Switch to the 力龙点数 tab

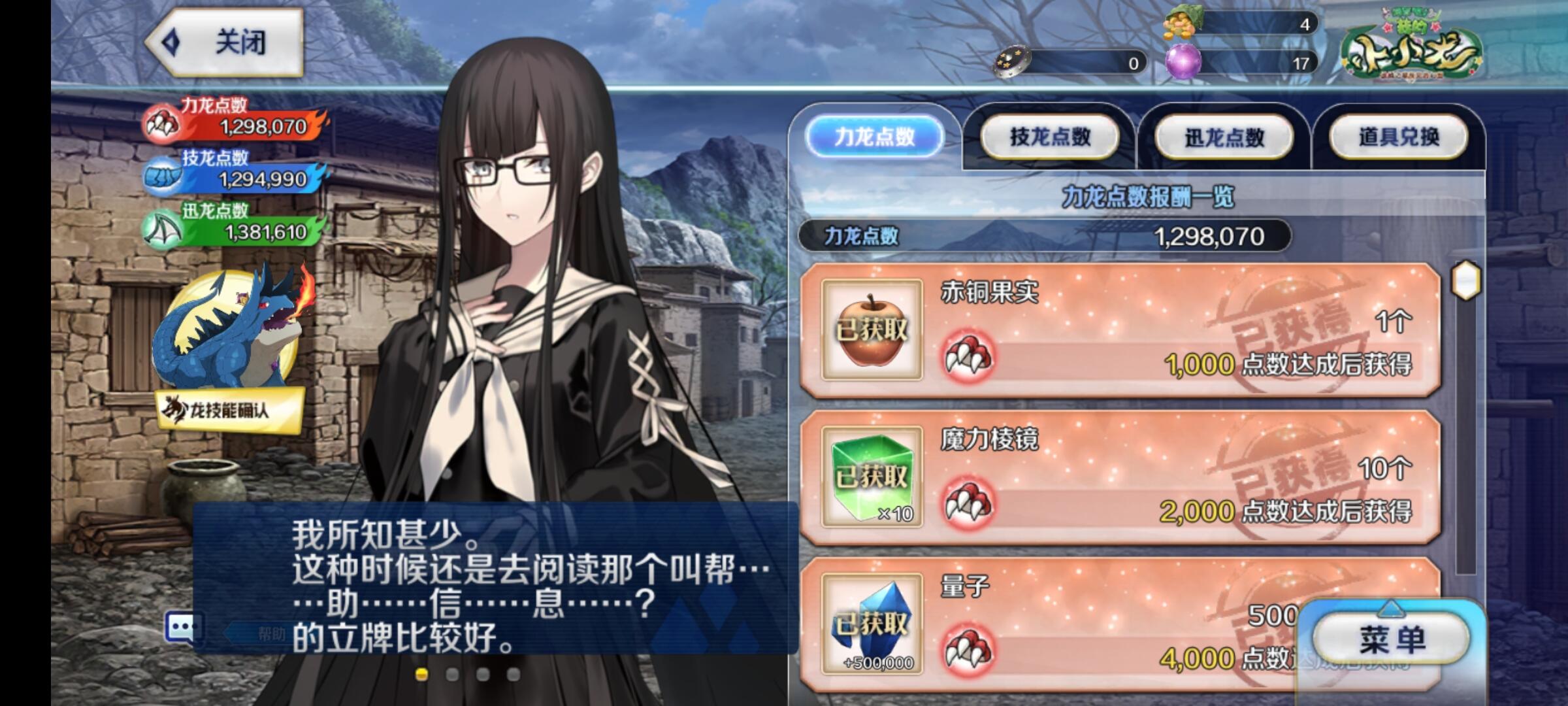tap(874, 137)
